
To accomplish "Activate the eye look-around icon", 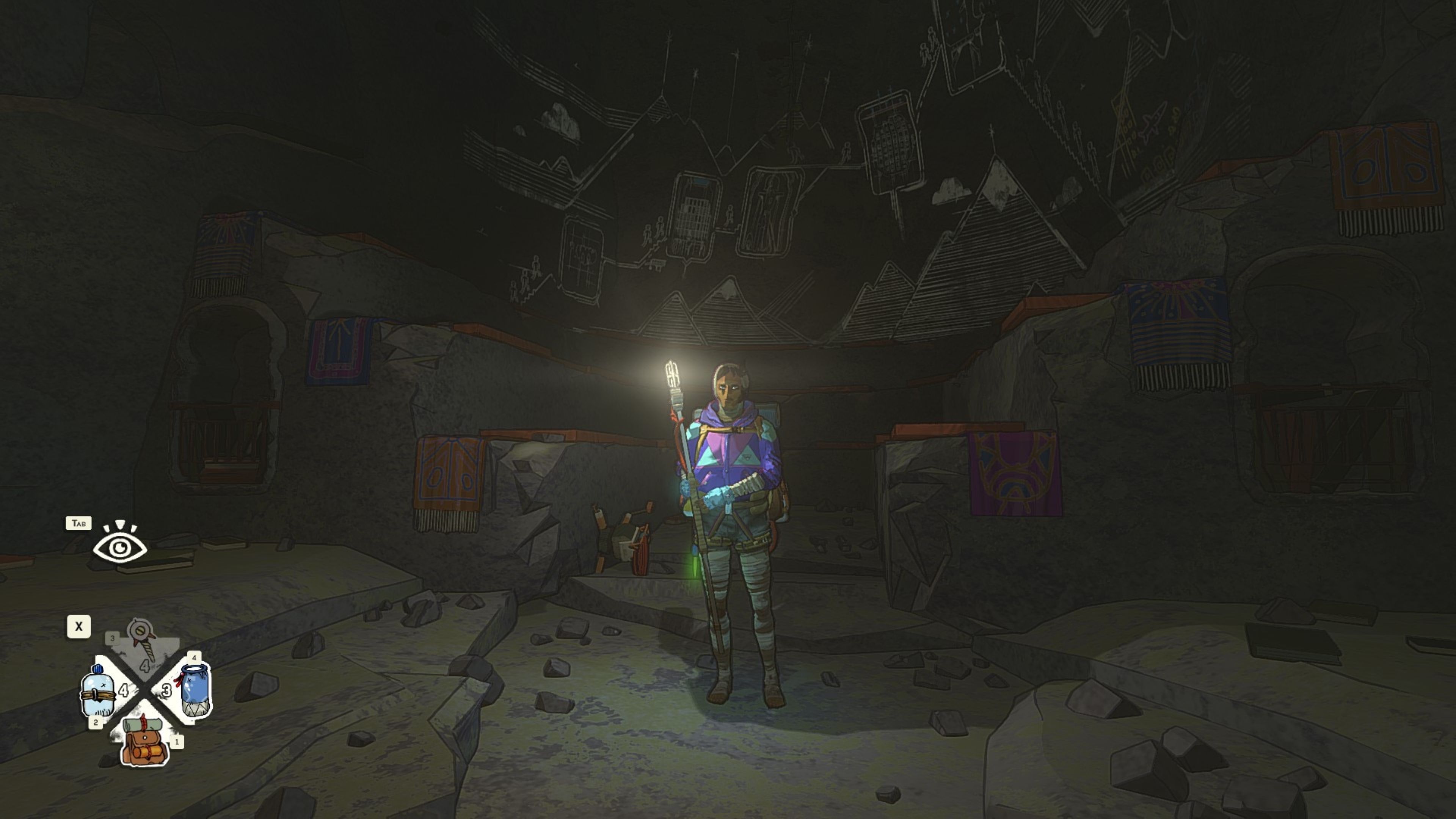I will point(120,544).
